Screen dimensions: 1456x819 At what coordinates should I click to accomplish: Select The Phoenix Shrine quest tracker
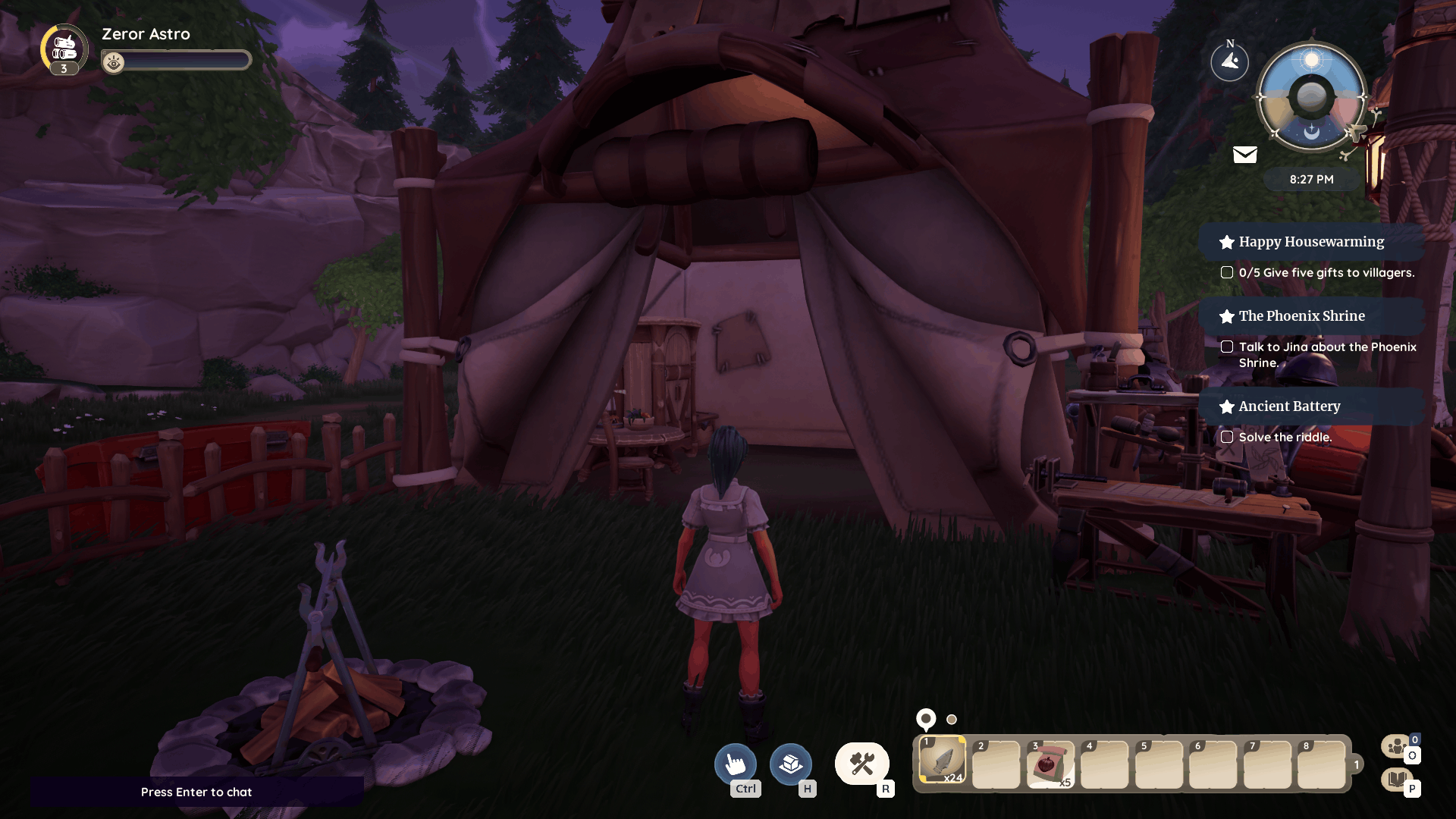(x=1301, y=316)
